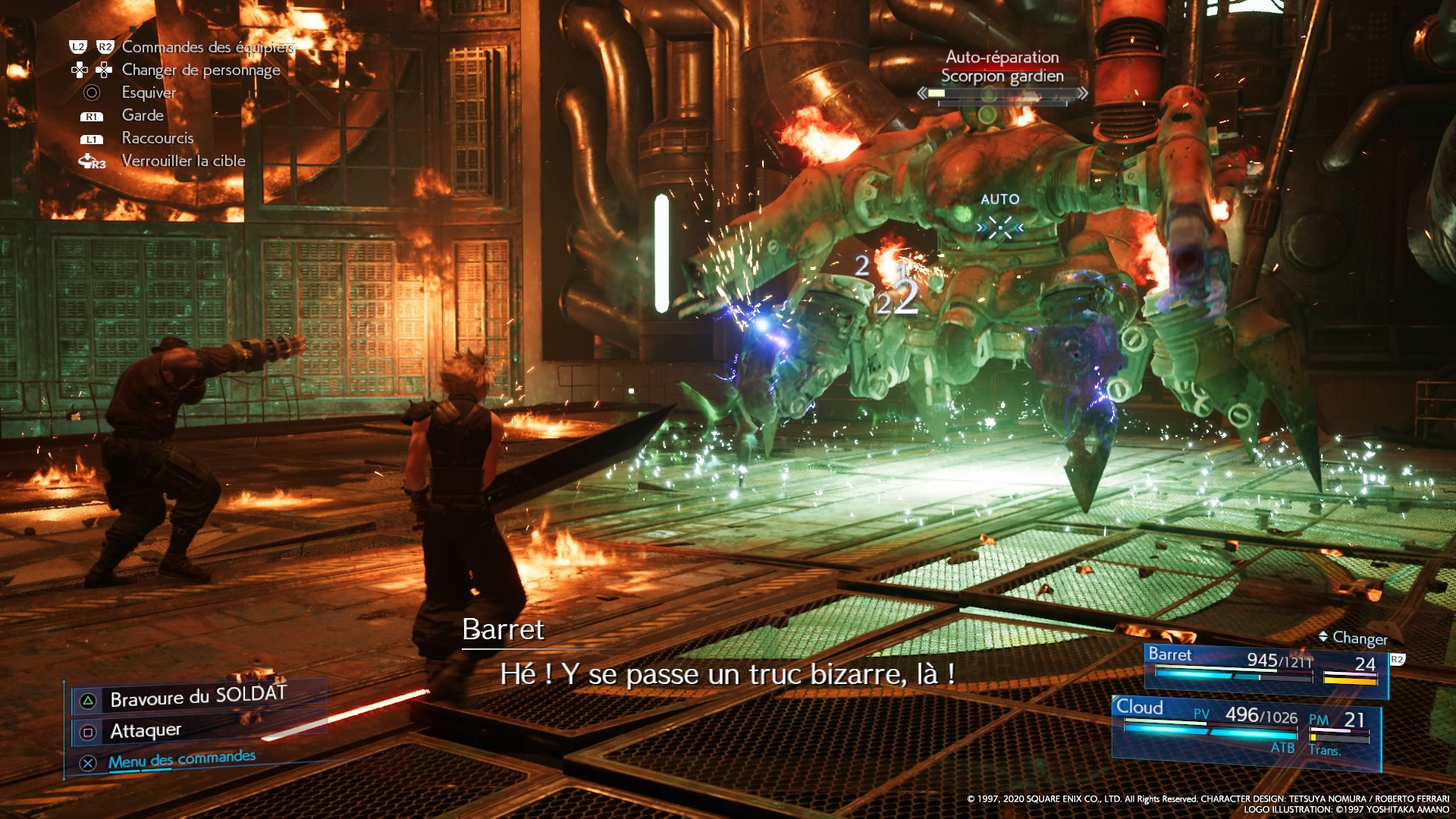Select the Bravoure du SOLDAT command
1456x819 pixels.
click(x=198, y=697)
